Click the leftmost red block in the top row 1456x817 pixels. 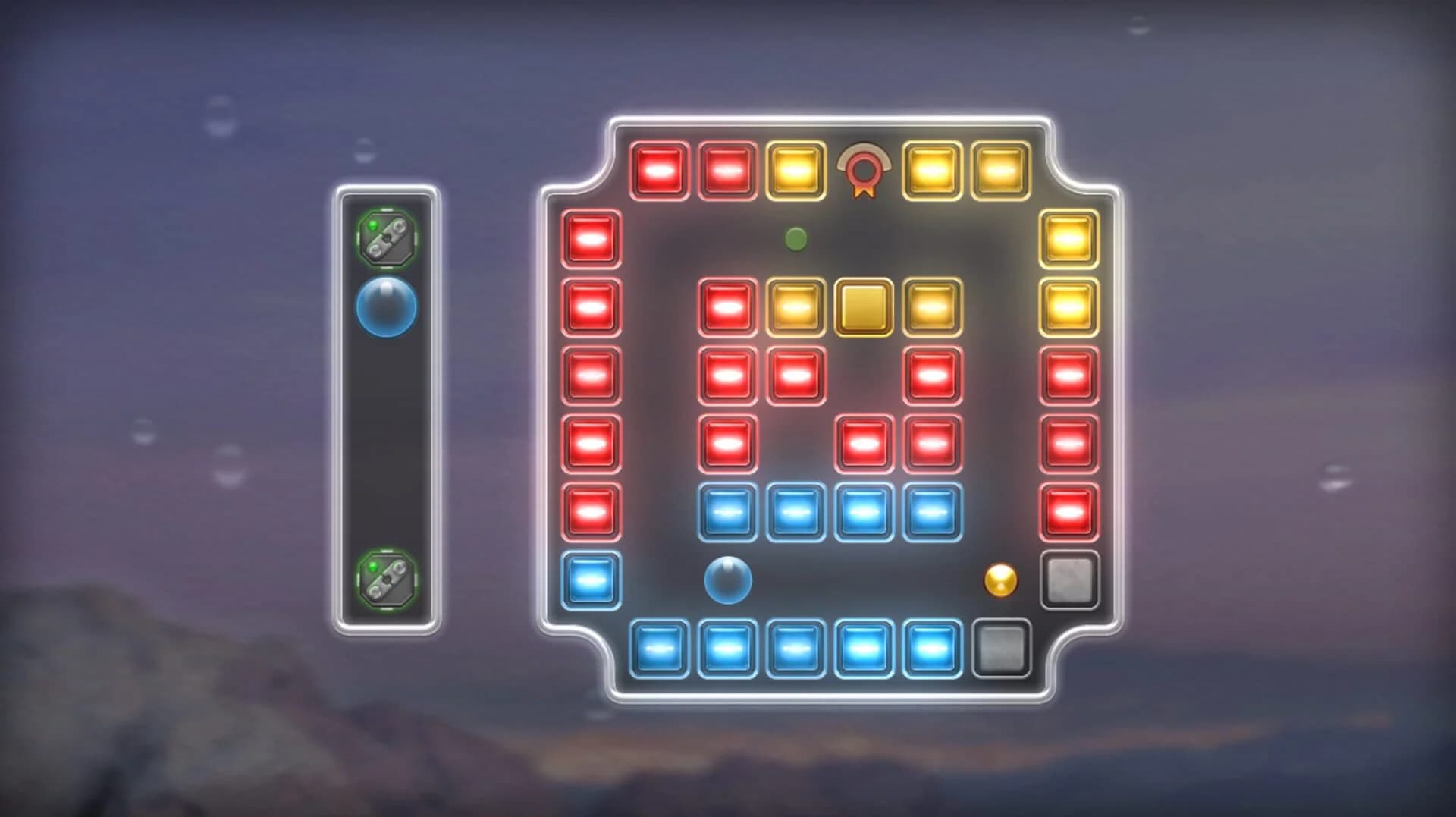[x=660, y=169]
